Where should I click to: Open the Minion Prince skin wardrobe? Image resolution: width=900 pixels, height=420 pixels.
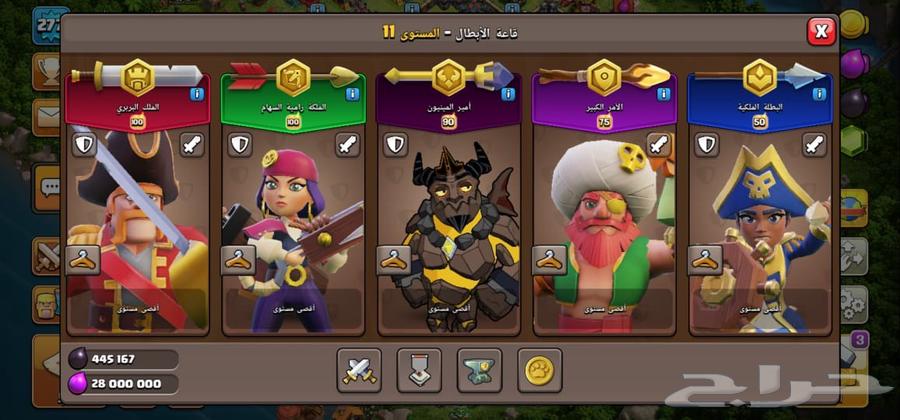click(394, 259)
